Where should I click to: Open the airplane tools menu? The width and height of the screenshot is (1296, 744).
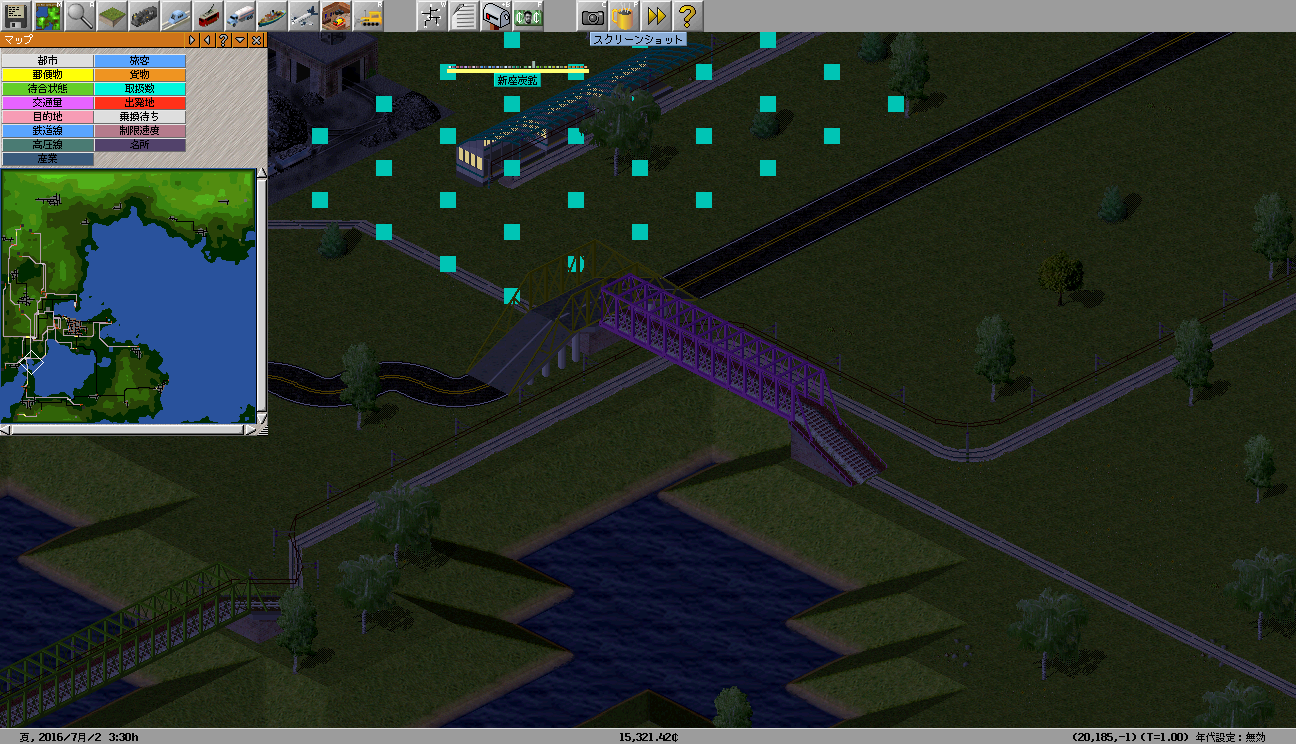[304, 16]
